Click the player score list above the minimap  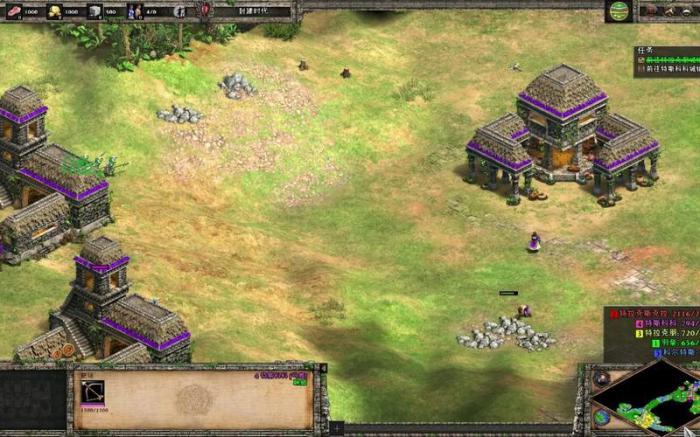[653, 331]
